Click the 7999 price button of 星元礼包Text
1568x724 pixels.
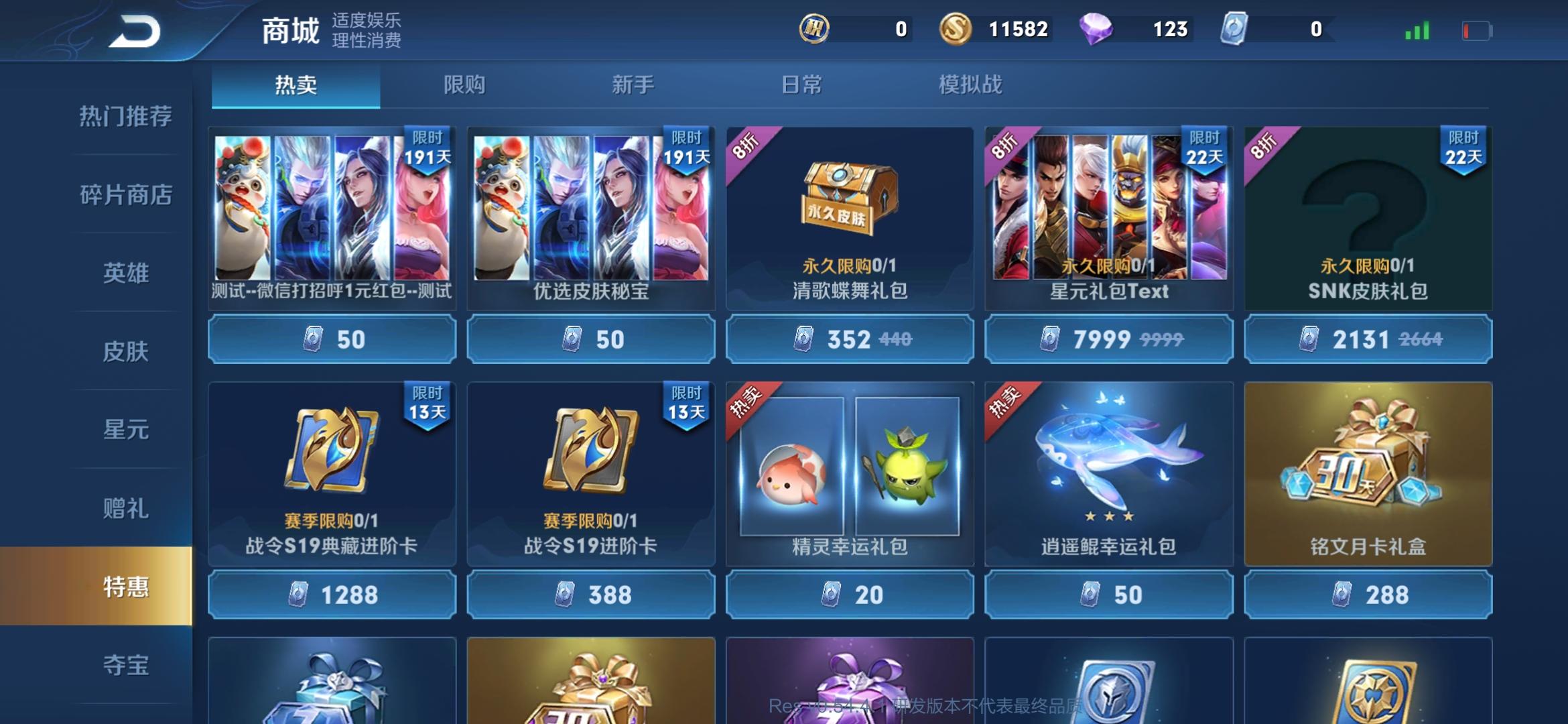click(x=1109, y=341)
